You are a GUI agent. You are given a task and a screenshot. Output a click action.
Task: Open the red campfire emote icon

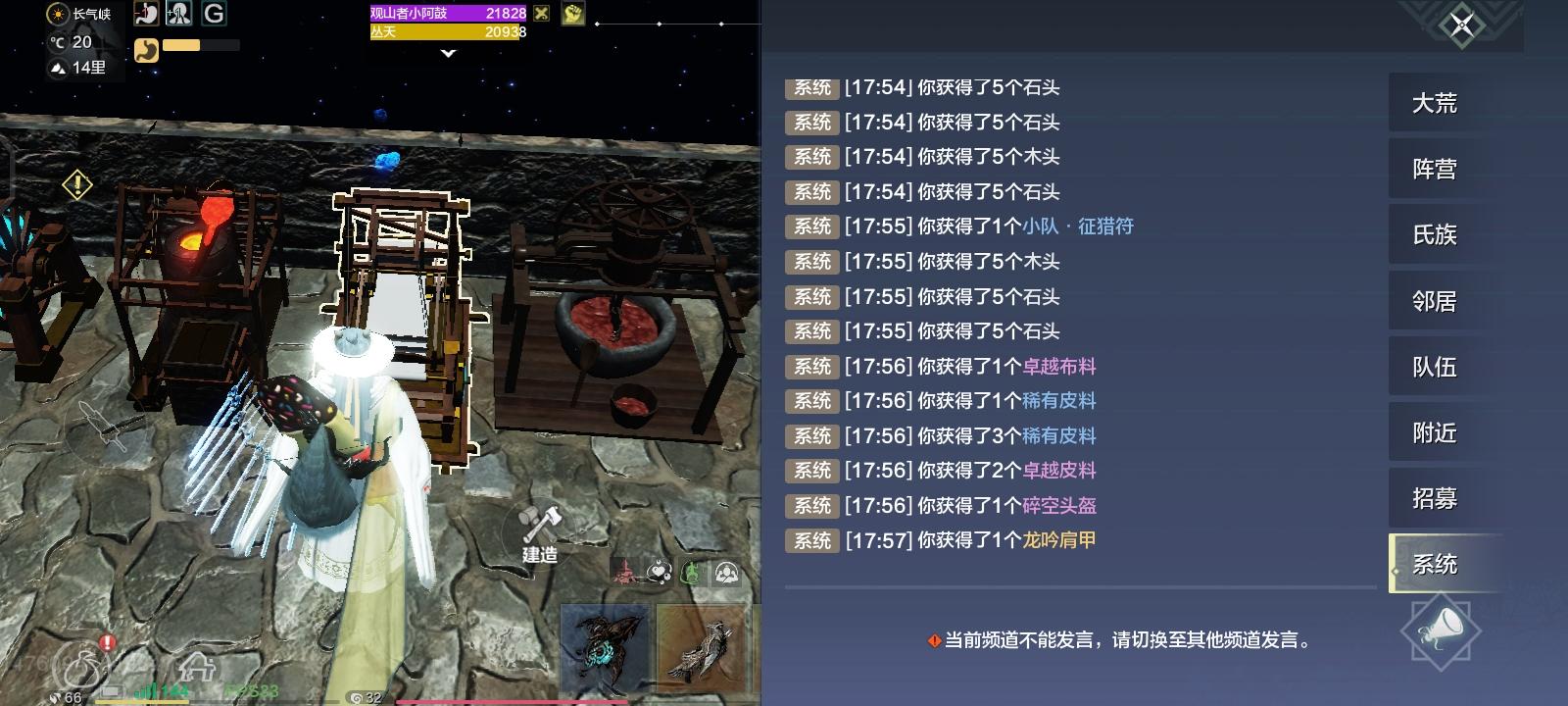click(624, 572)
